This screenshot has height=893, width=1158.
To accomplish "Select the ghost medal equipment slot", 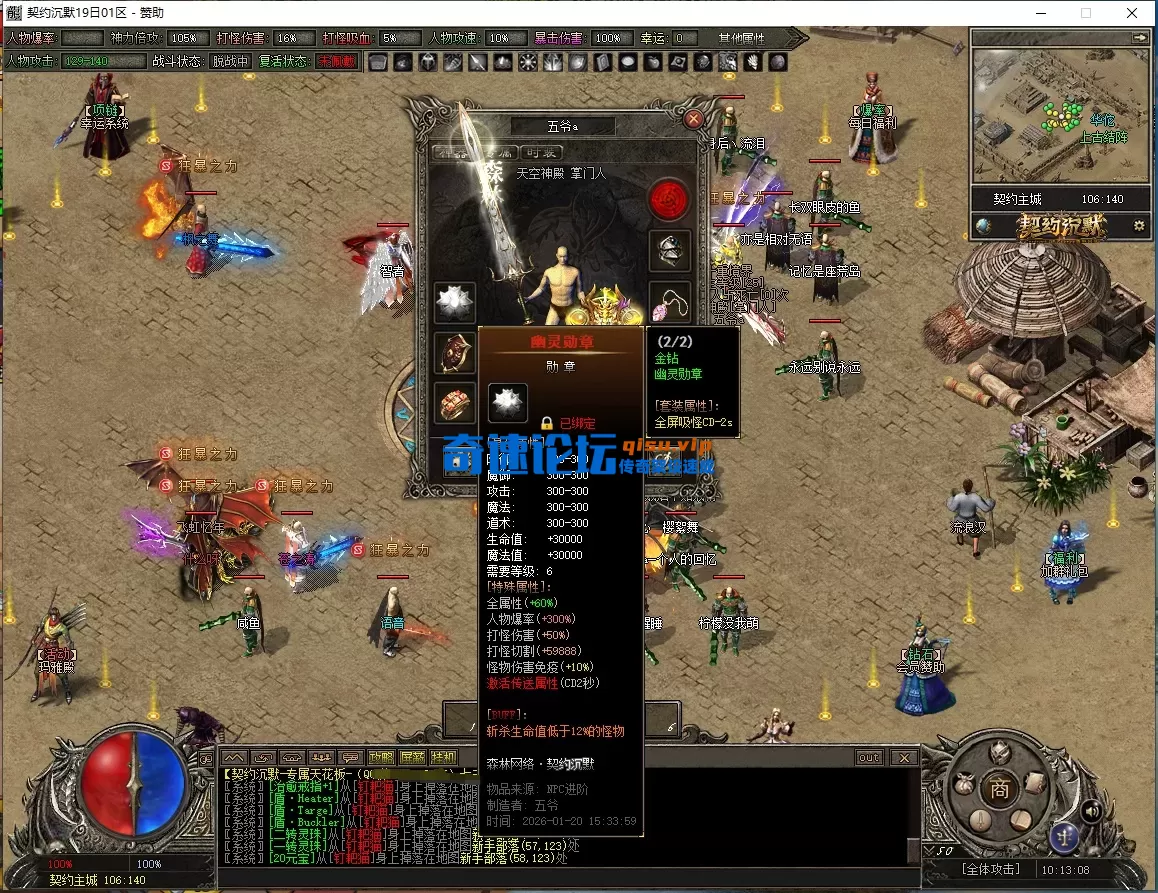I will 454,302.
